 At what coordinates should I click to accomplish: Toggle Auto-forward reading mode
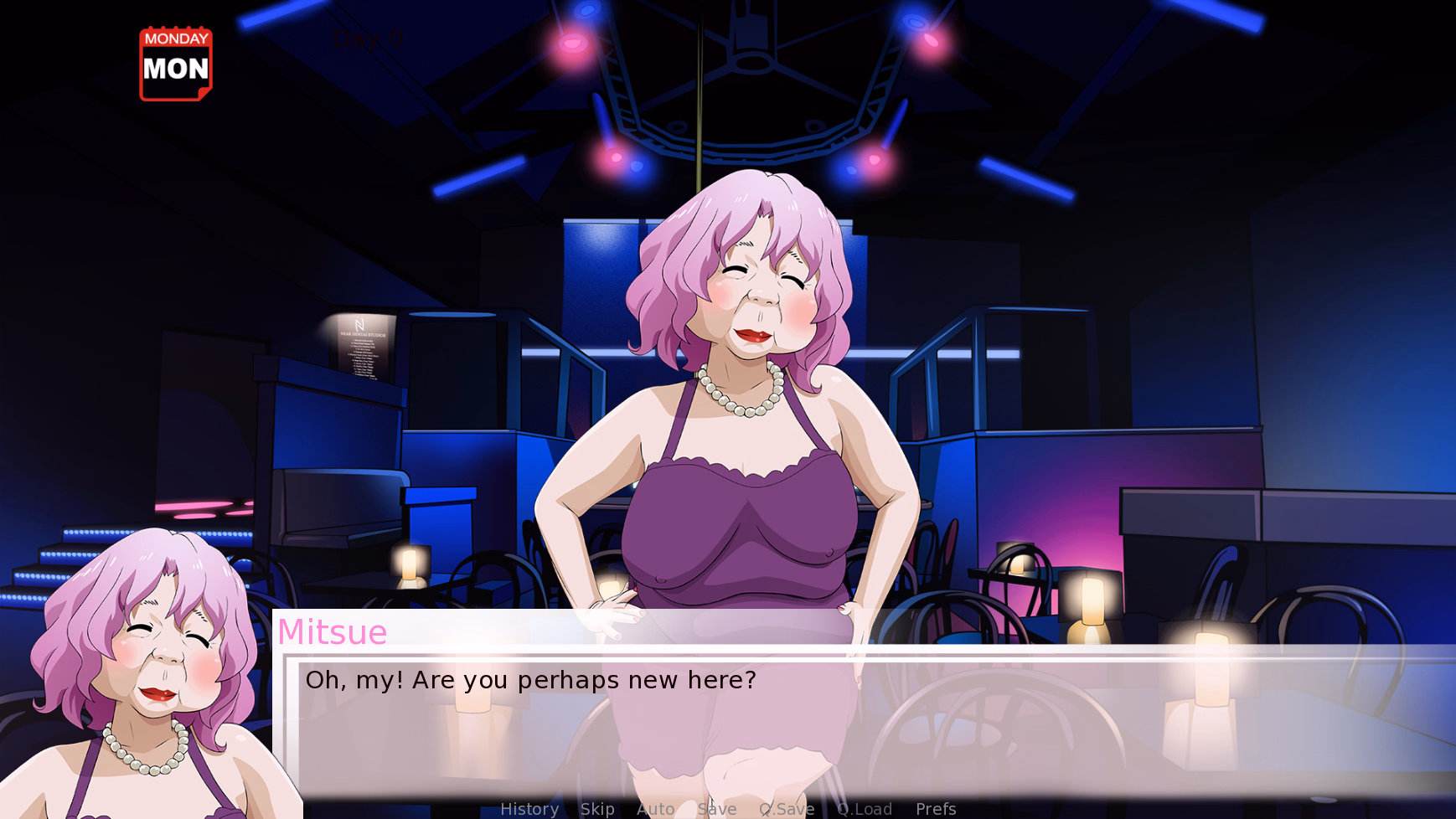point(656,809)
